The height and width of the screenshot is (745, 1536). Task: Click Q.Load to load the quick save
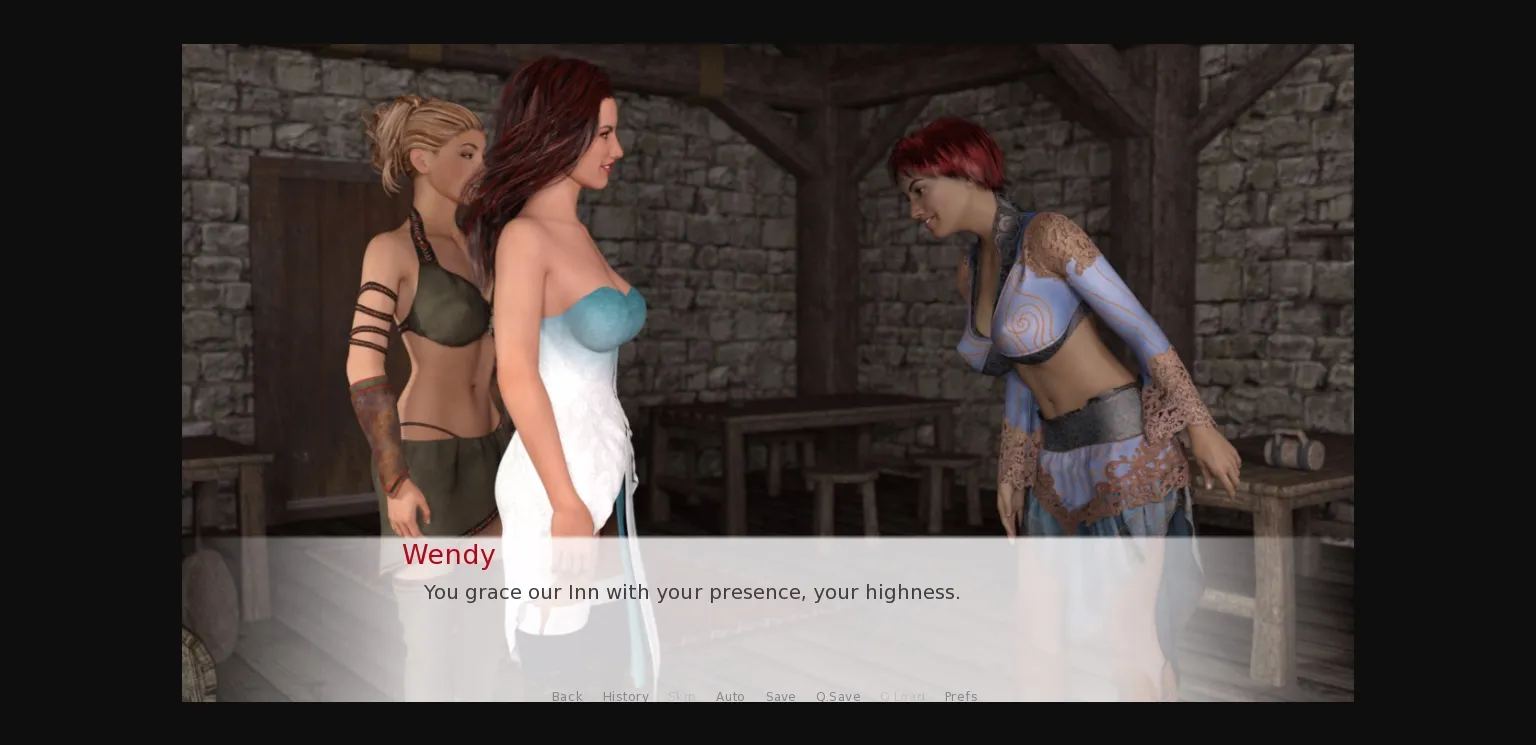click(x=903, y=697)
